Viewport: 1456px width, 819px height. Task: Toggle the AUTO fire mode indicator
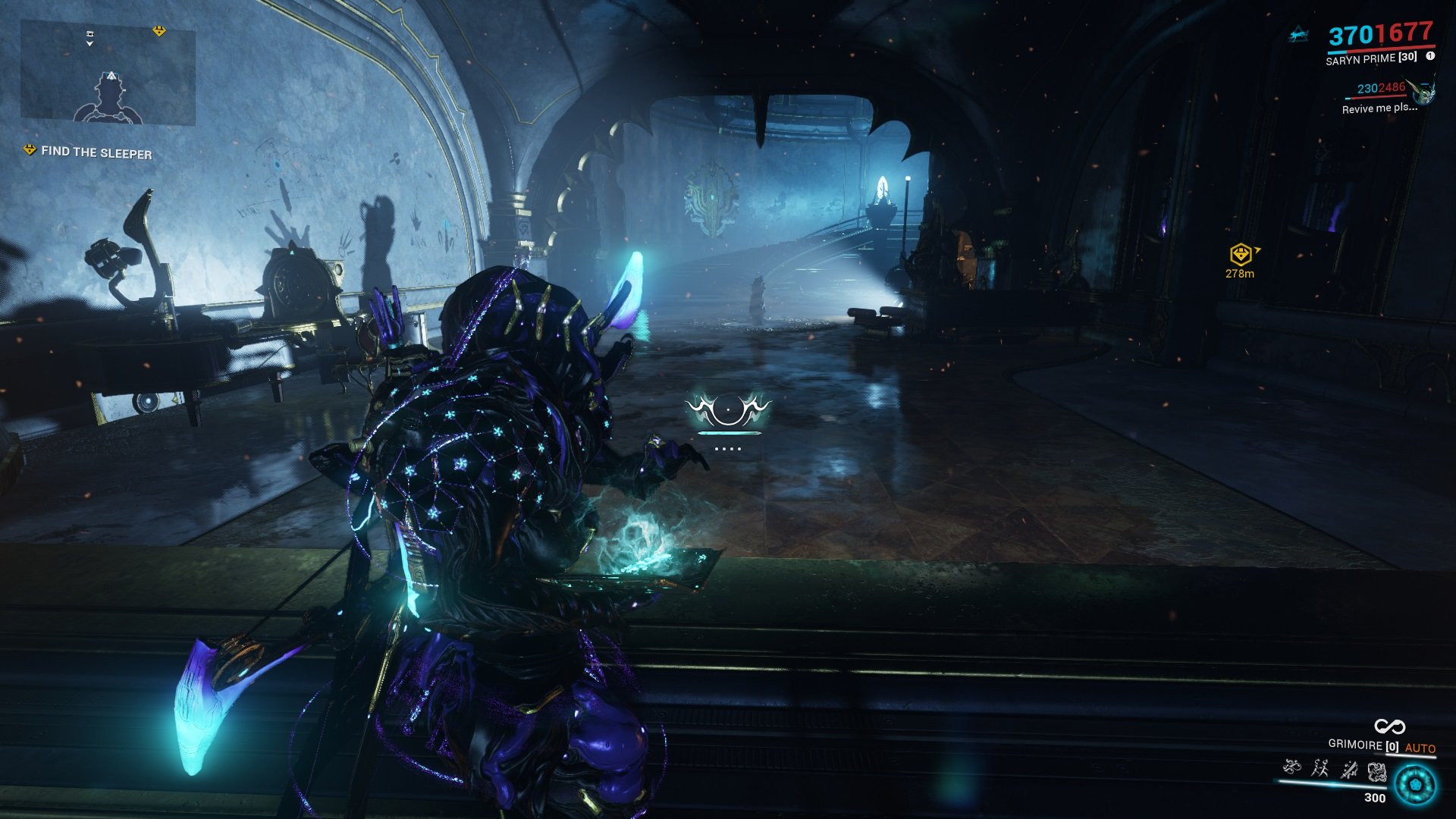(x=1422, y=746)
